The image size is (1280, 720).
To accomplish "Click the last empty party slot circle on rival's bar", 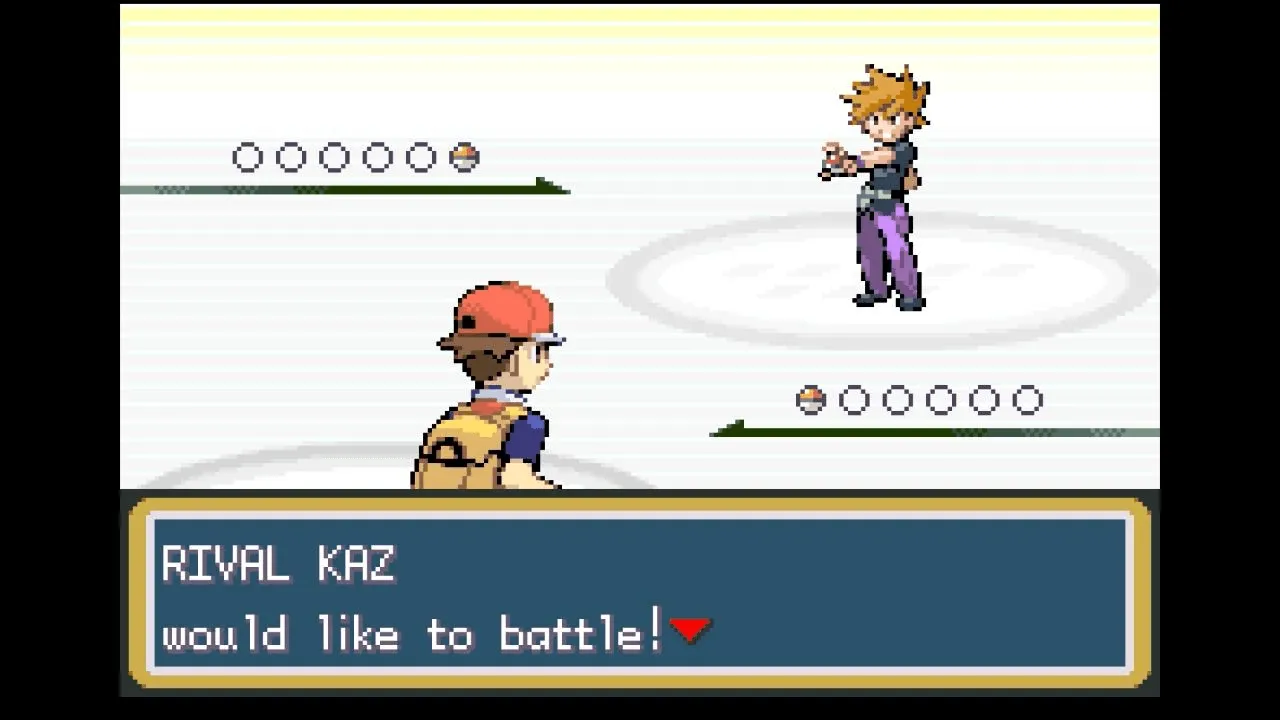I will (422, 157).
